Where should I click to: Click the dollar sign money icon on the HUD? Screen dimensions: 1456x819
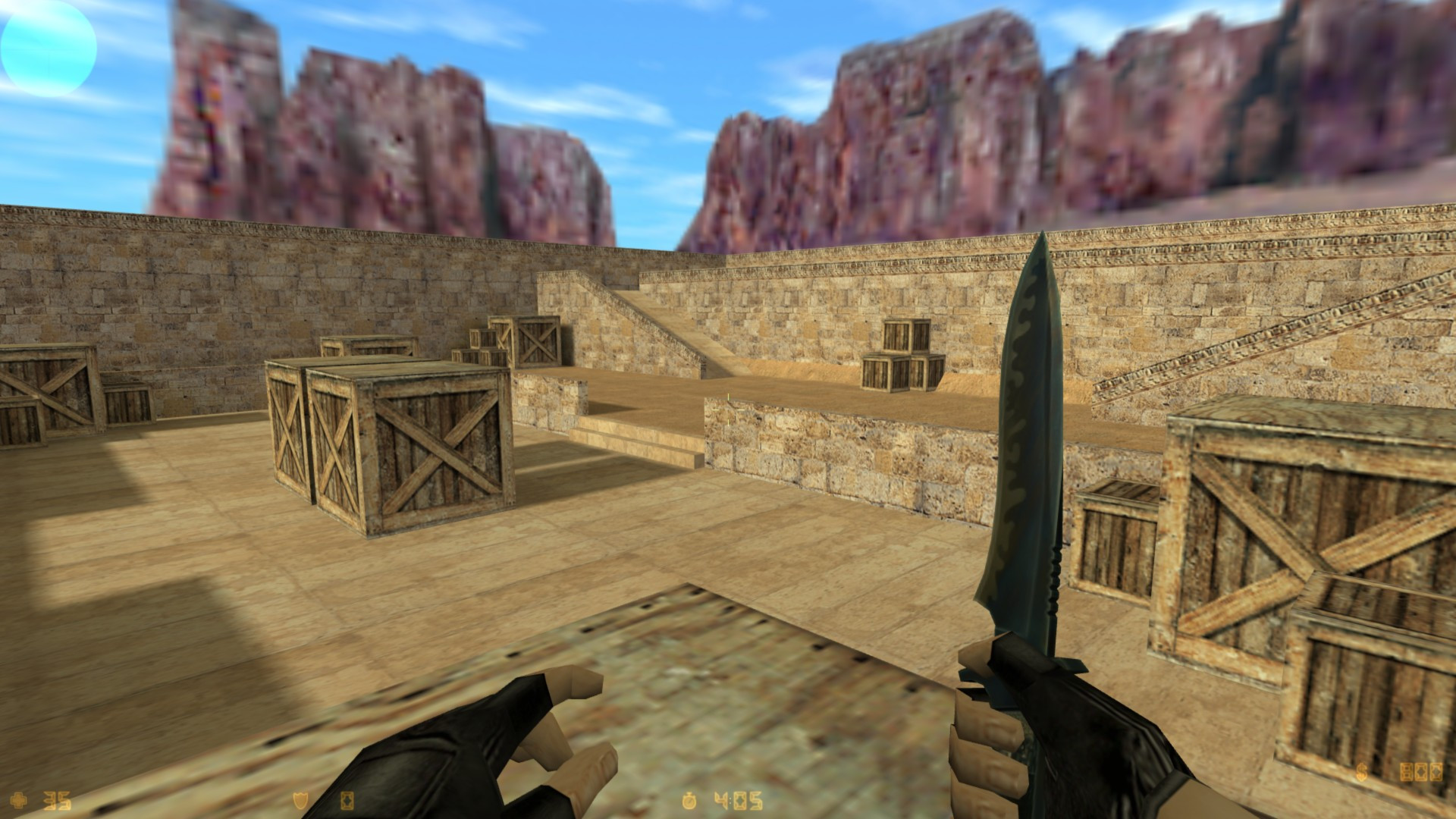(1362, 772)
